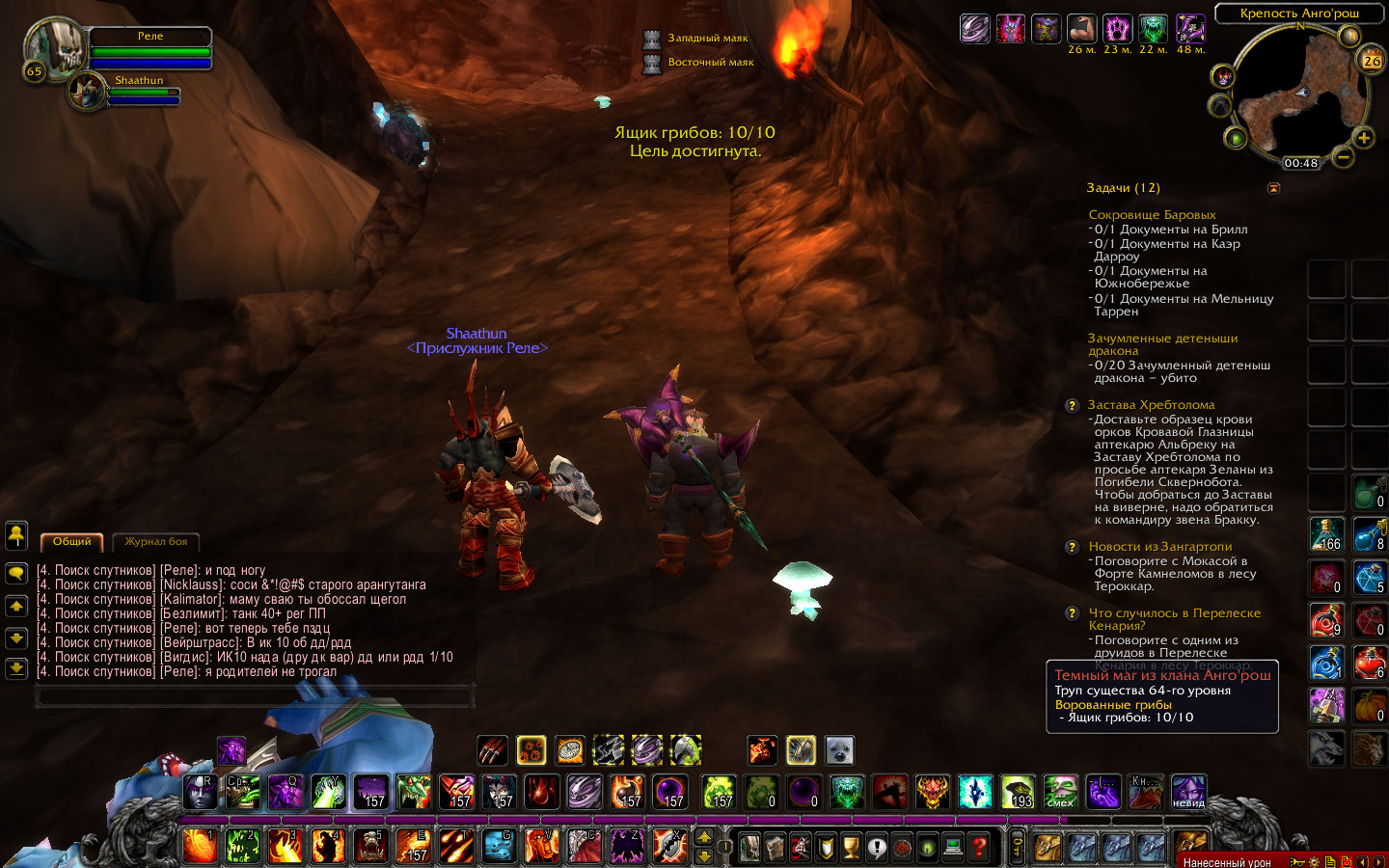Open the chat menu speech bubble button
The image size is (1389, 868).
click(16, 573)
